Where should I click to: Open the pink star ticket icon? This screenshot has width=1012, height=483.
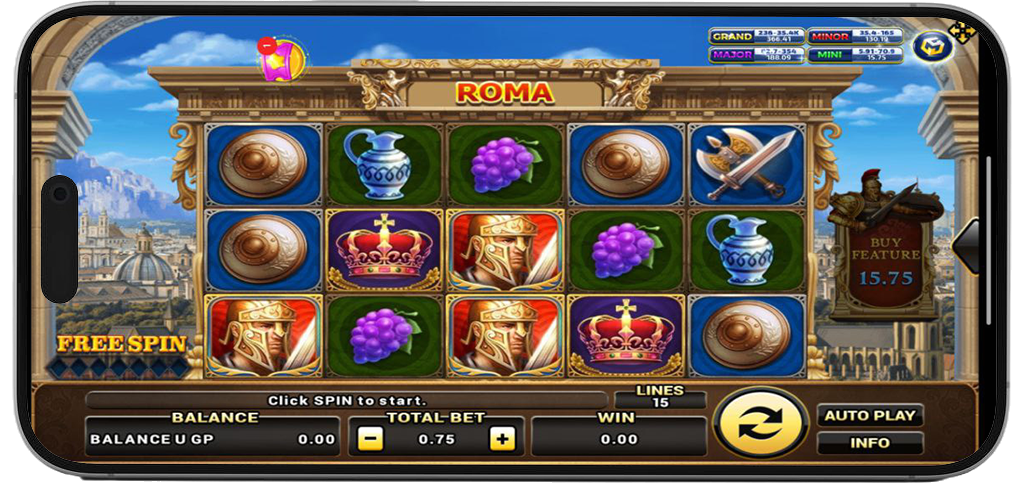click(x=280, y=59)
